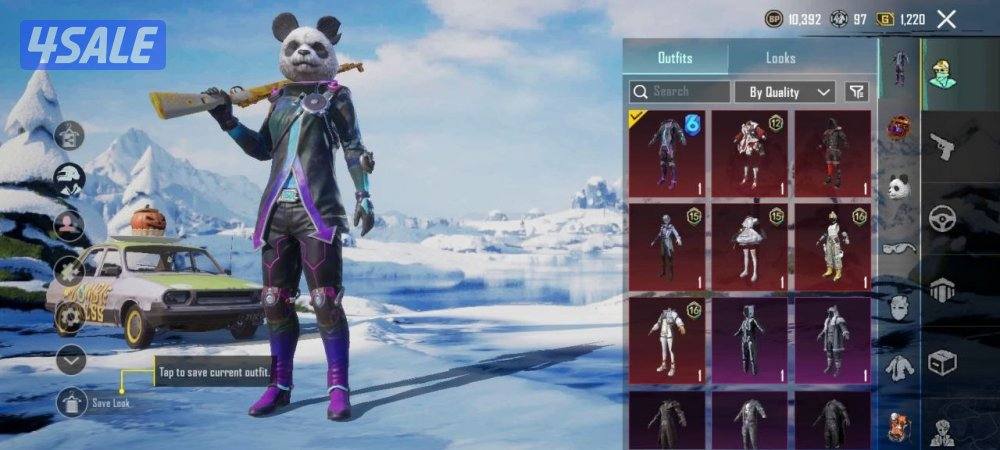Screen dimensions: 1000x450
Task: Toggle the helmet display icon
Action: pyautogui.click(x=69, y=179)
